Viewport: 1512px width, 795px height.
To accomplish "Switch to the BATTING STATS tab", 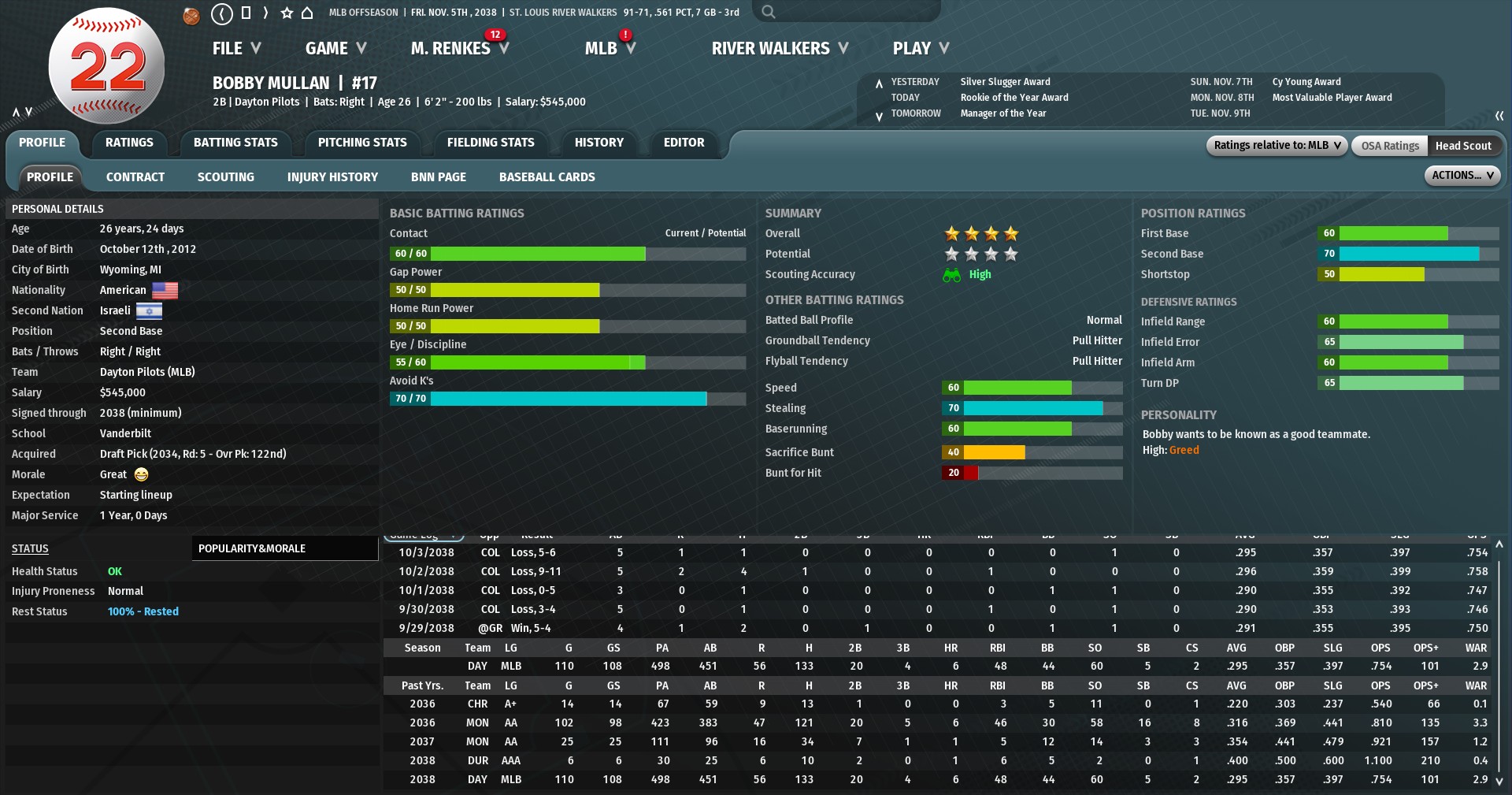I will pyautogui.click(x=235, y=143).
